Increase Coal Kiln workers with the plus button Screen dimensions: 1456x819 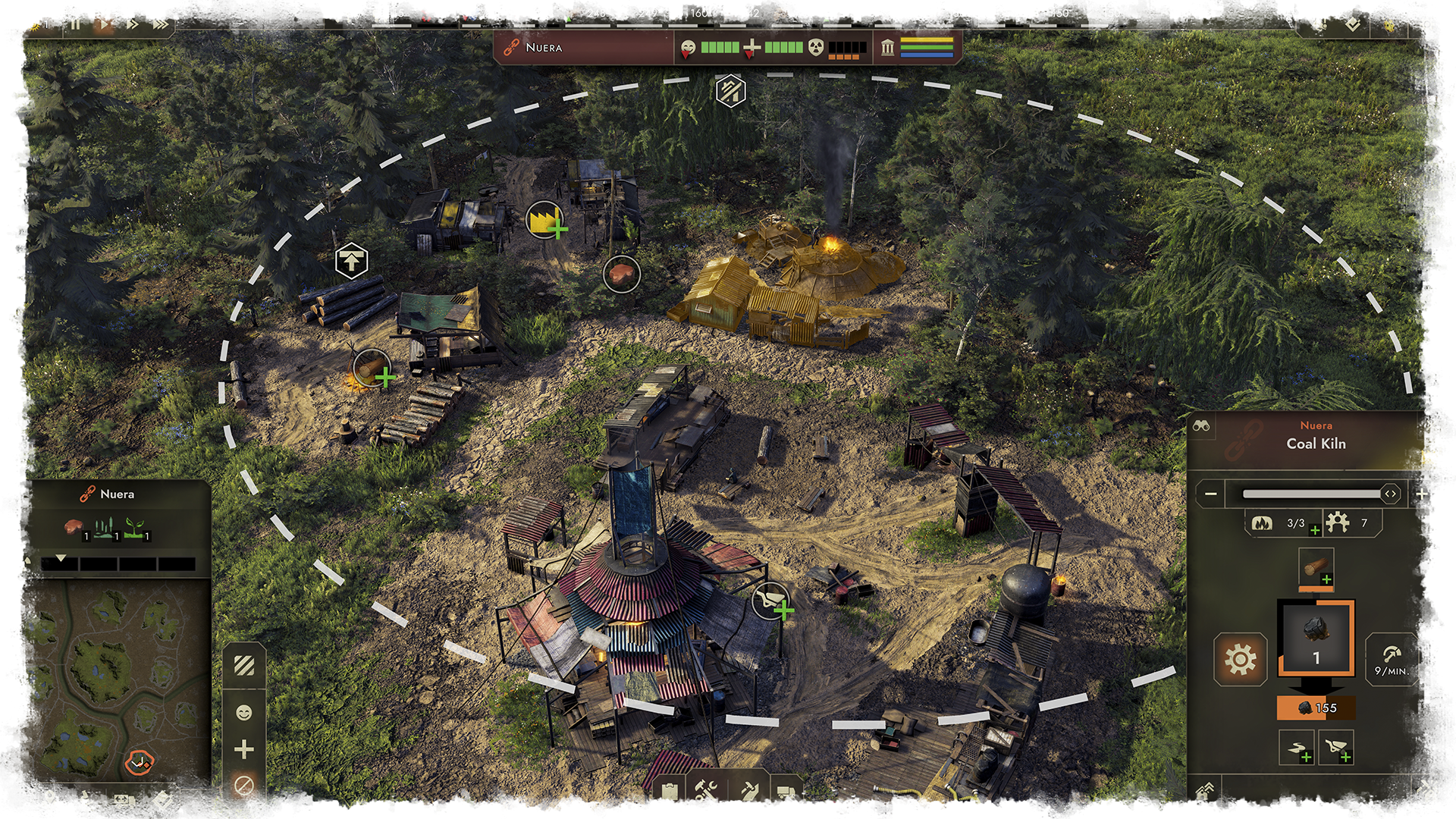coord(1422,494)
